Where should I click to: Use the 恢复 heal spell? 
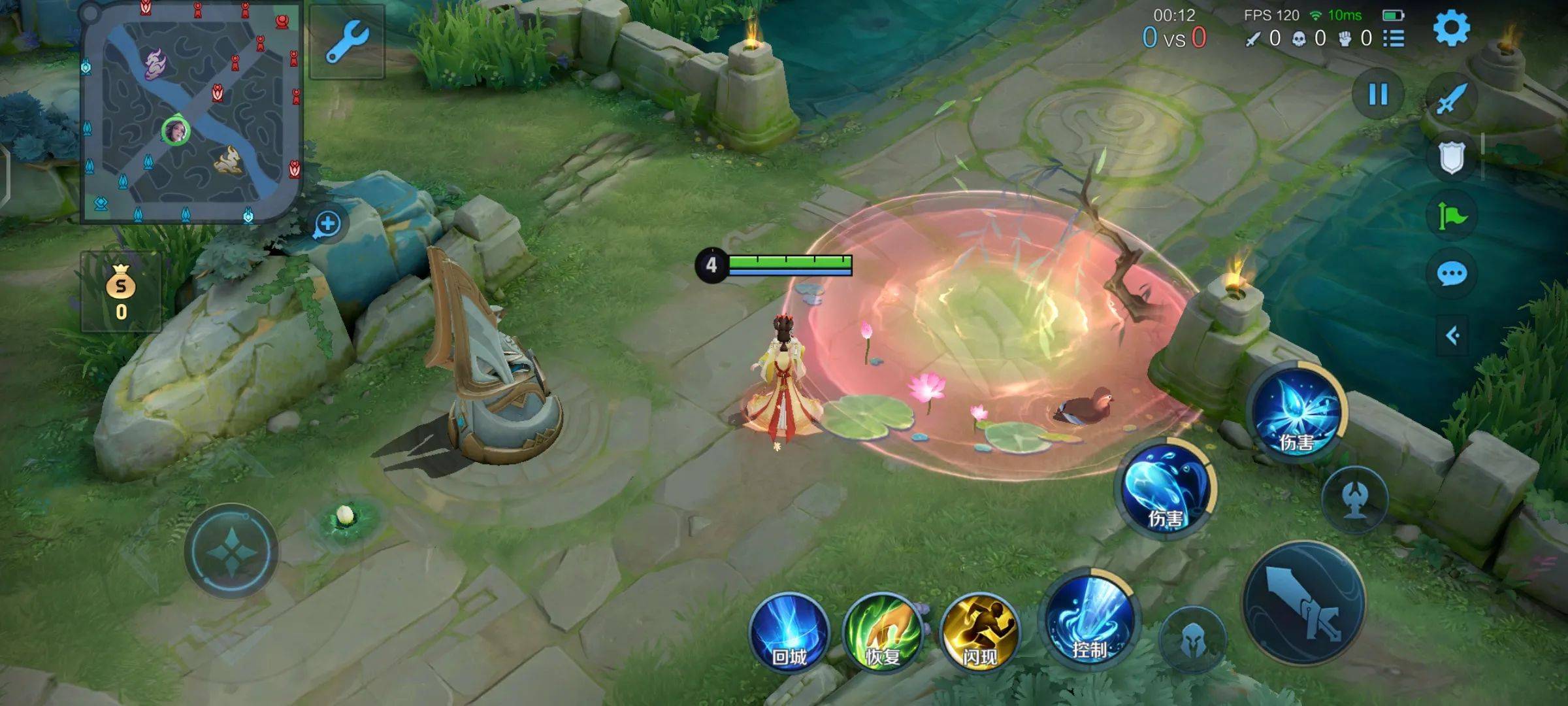coord(883,631)
